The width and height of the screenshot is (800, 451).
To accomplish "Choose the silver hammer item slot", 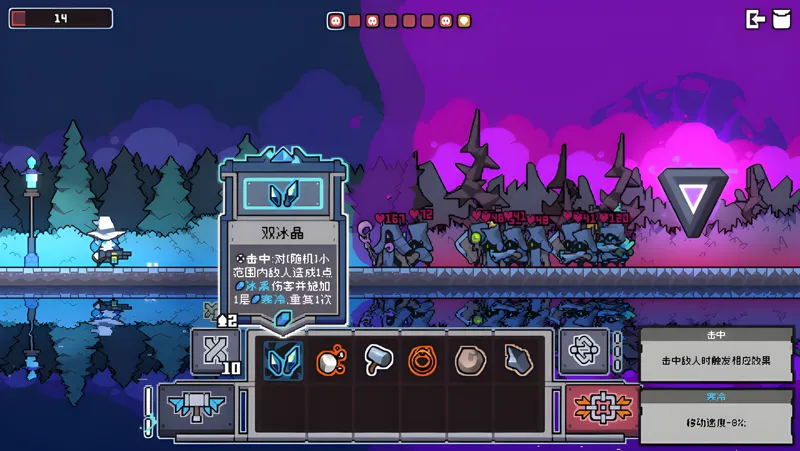I will [378, 360].
